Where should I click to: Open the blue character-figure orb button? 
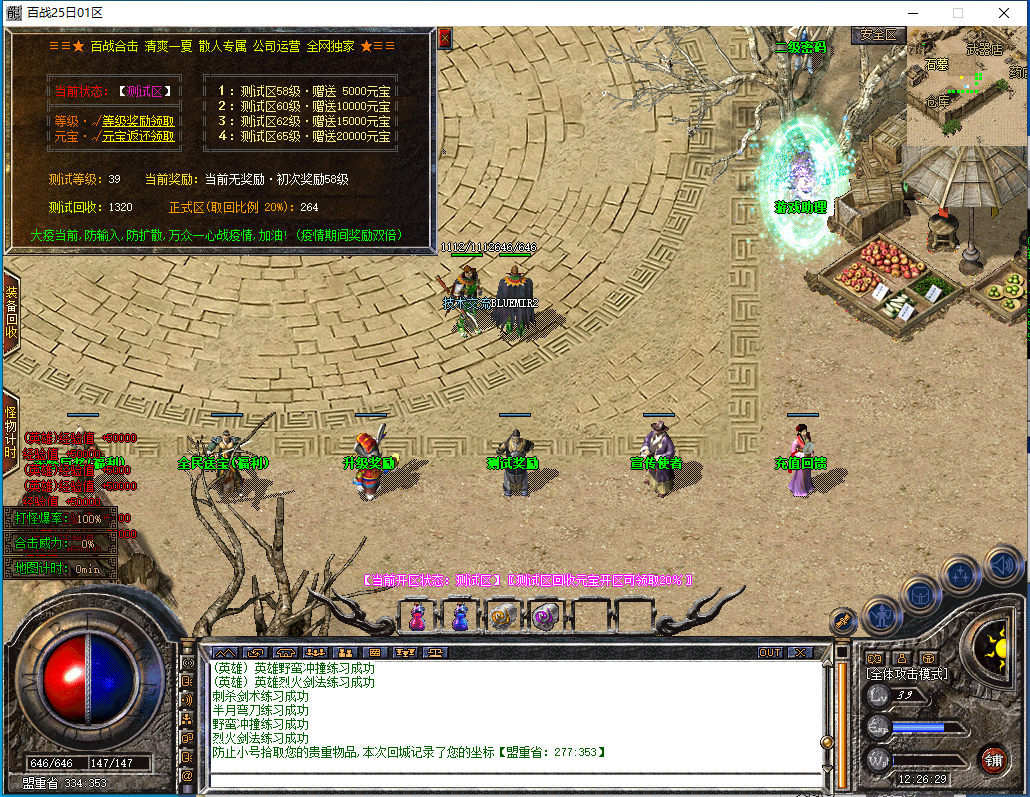(x=882, y=614)
